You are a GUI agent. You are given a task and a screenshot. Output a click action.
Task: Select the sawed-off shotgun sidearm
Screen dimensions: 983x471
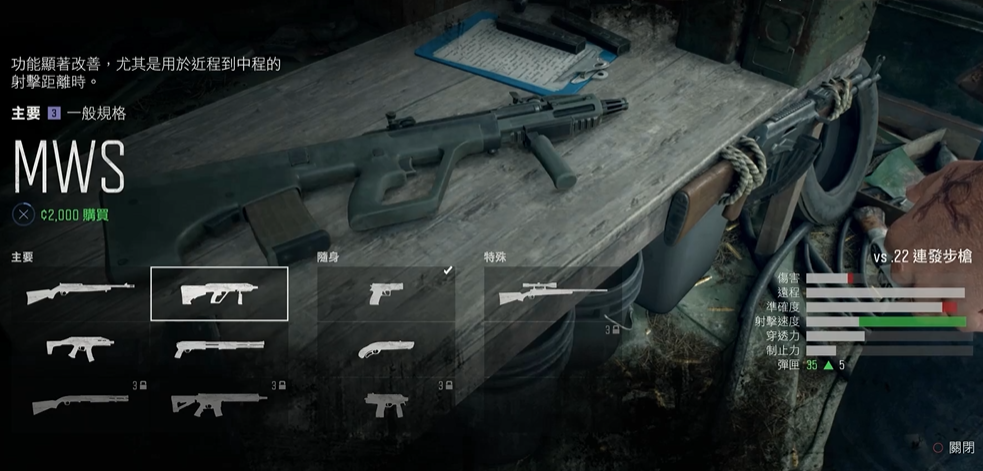click(386, 348)
